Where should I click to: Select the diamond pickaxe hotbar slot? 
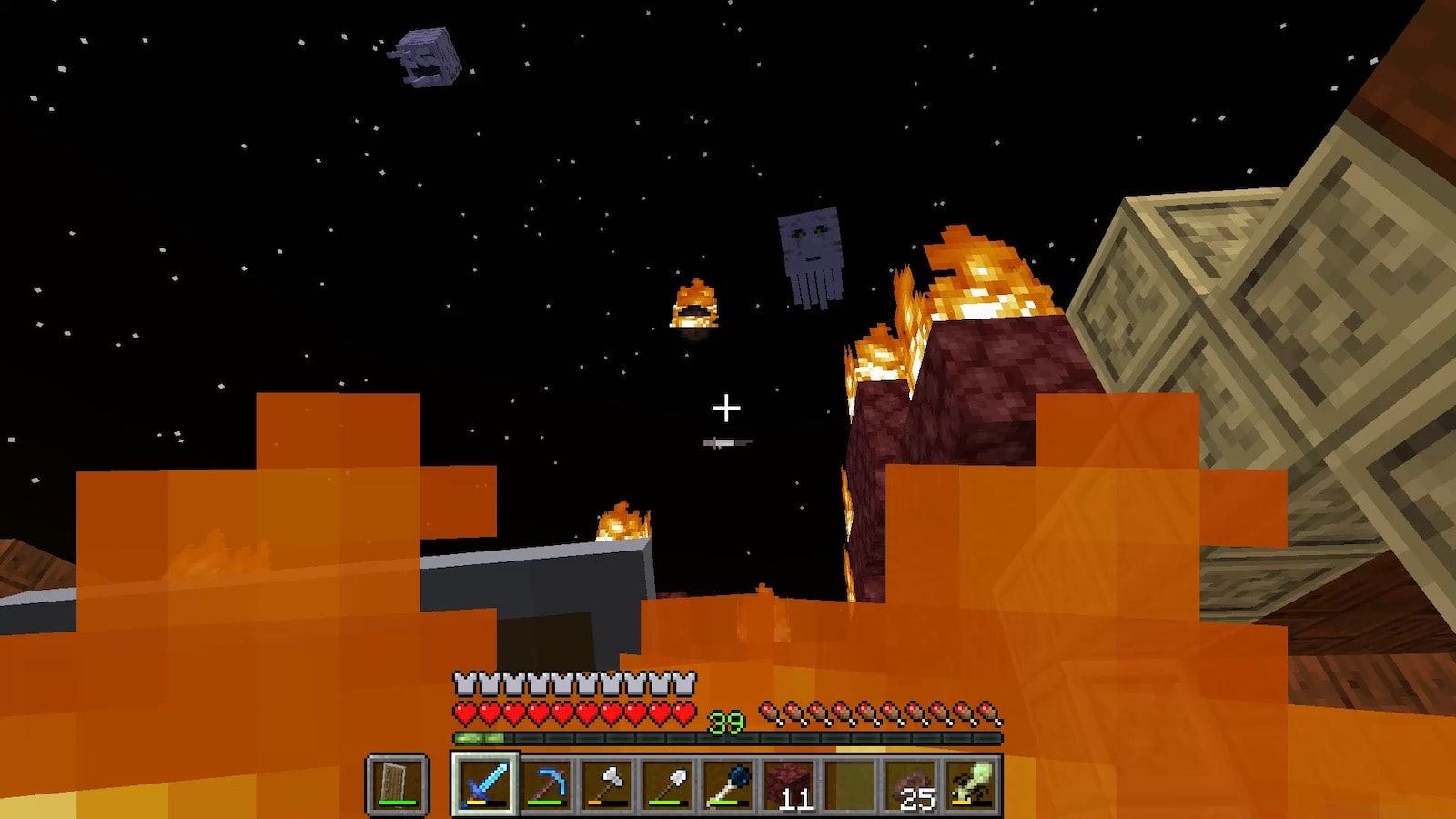pyautogui.click(x=546, y=784)
